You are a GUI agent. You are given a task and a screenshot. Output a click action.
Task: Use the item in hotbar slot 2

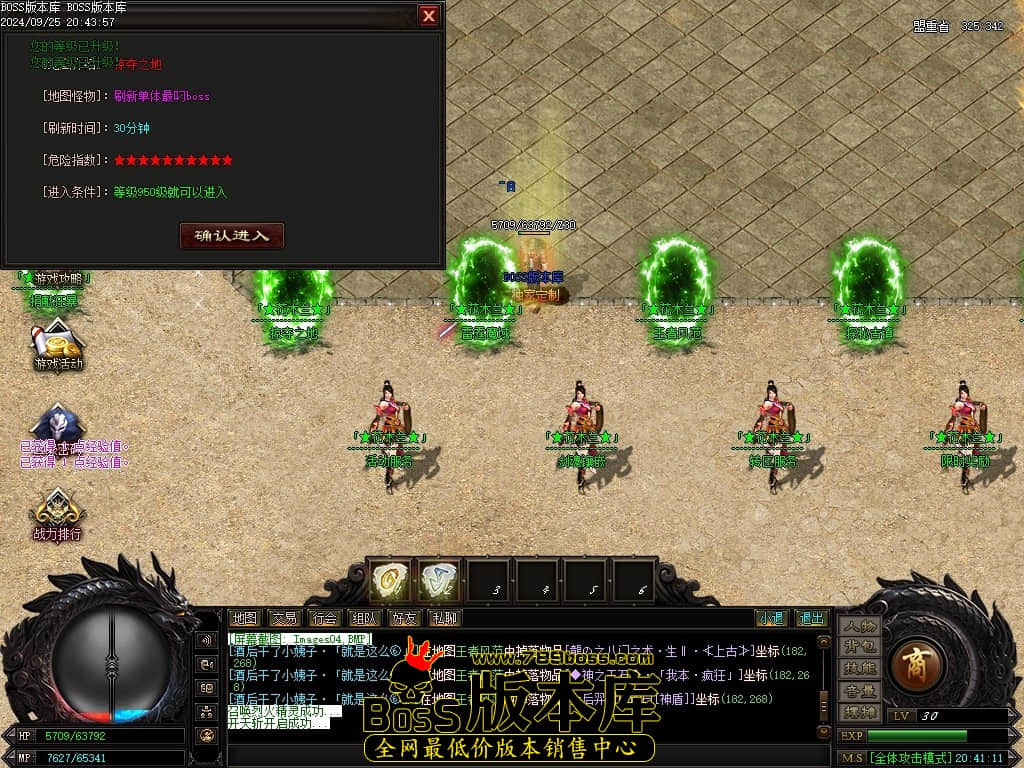(439, 580)
